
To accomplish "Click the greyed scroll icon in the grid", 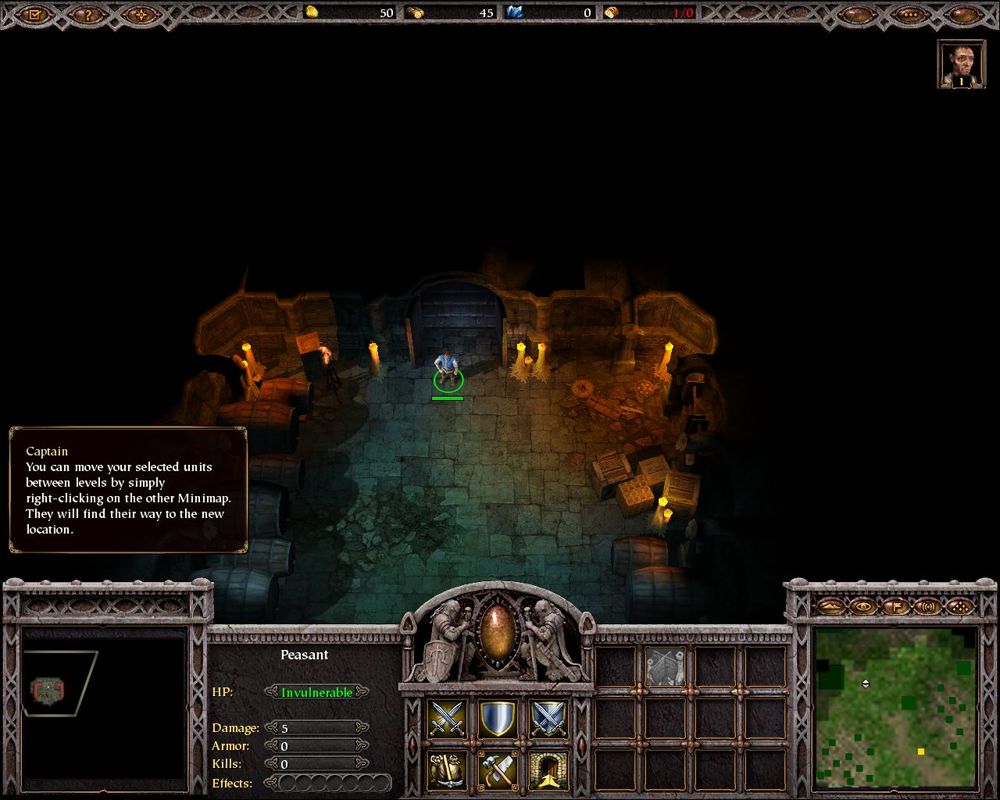I will (664, 666).
